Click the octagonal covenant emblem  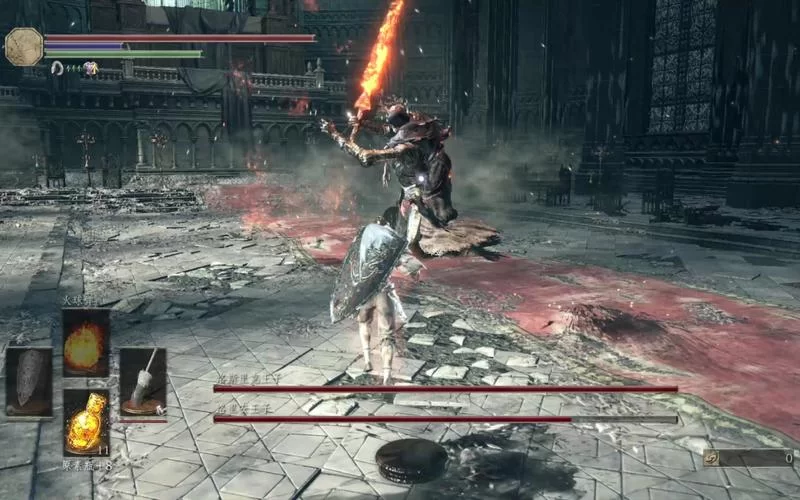[24, 46]
